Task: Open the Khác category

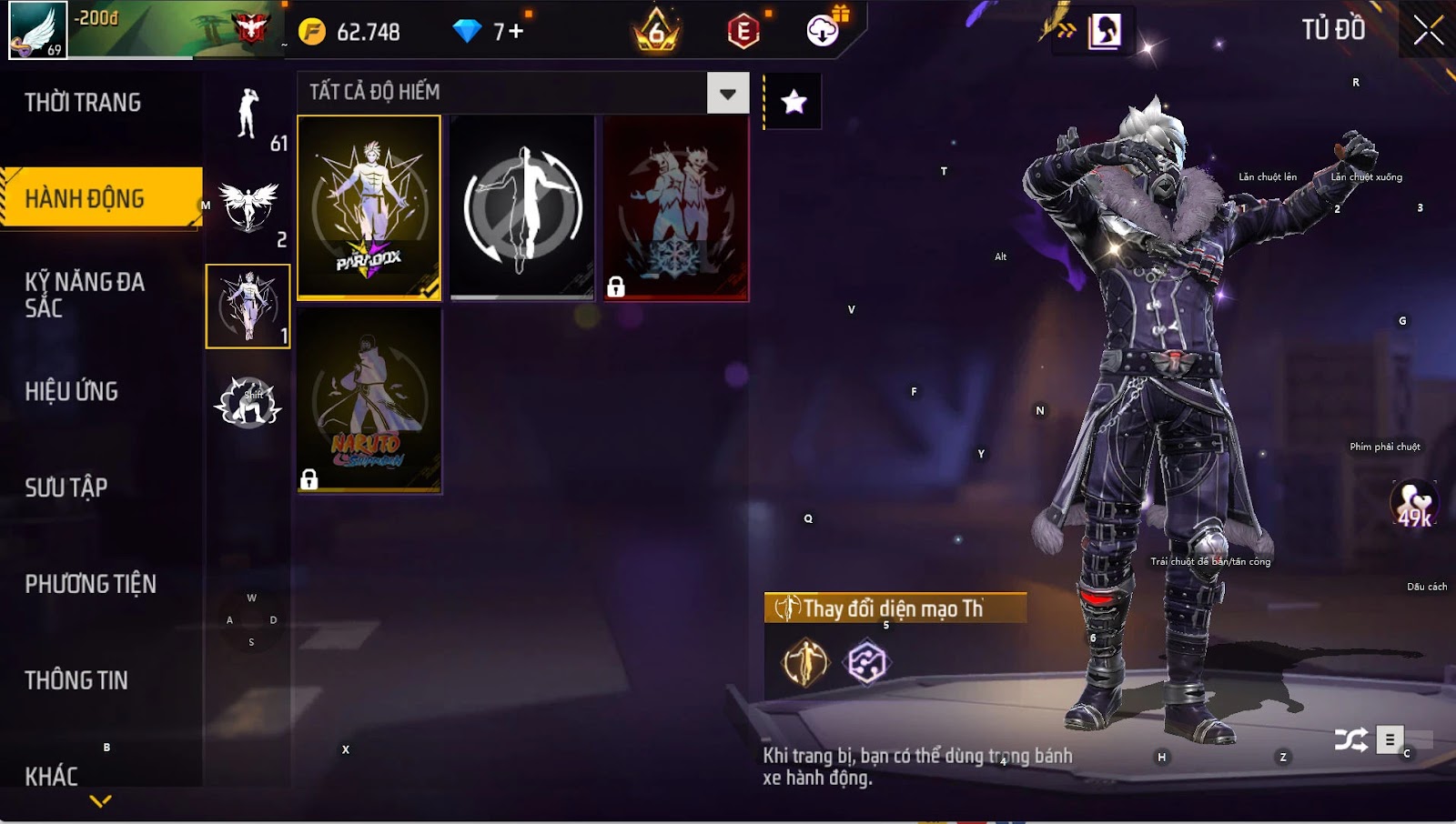Action: coord(52,776)
